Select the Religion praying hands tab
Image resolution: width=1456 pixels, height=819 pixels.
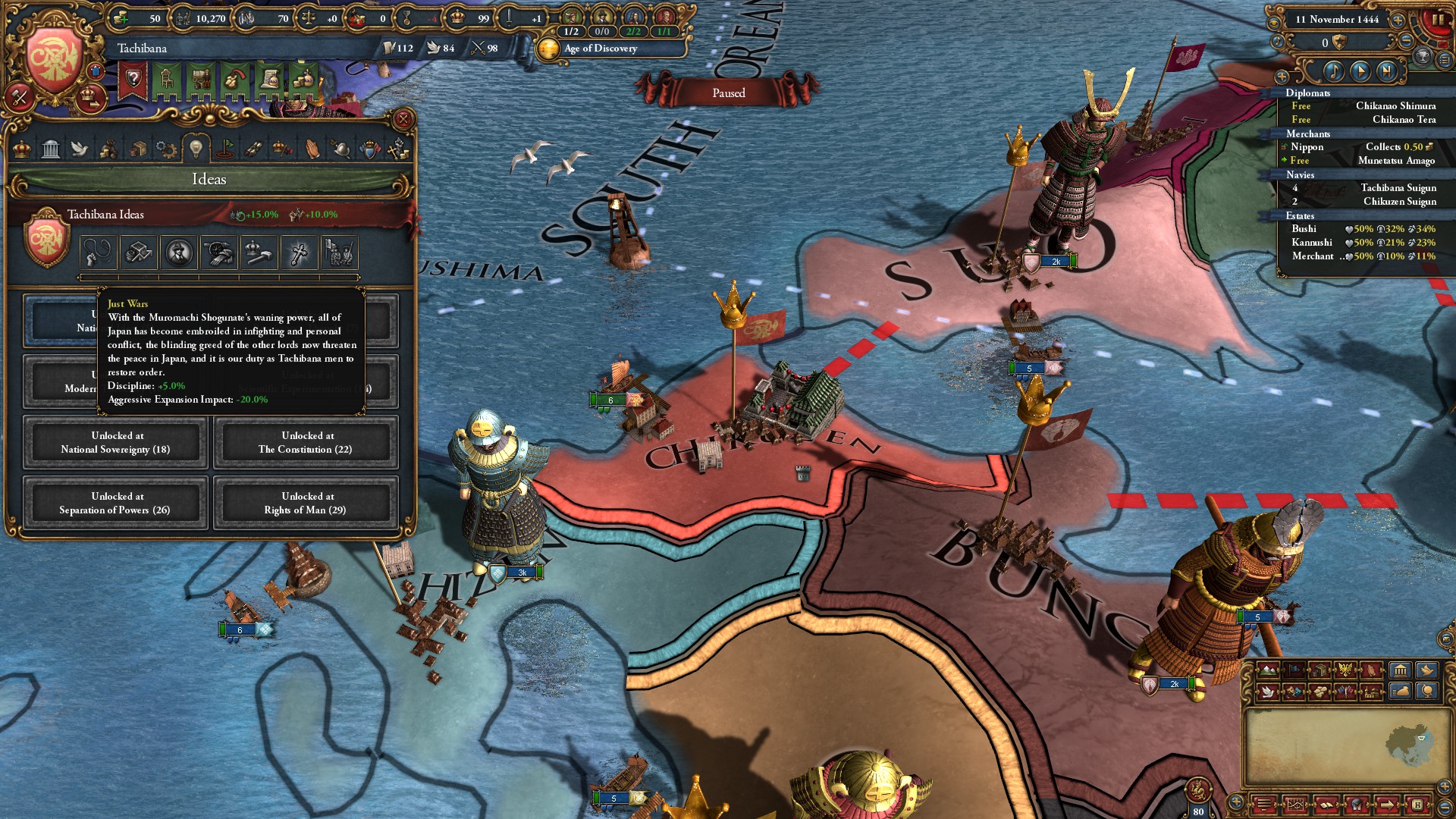click(x=312, y=149)
